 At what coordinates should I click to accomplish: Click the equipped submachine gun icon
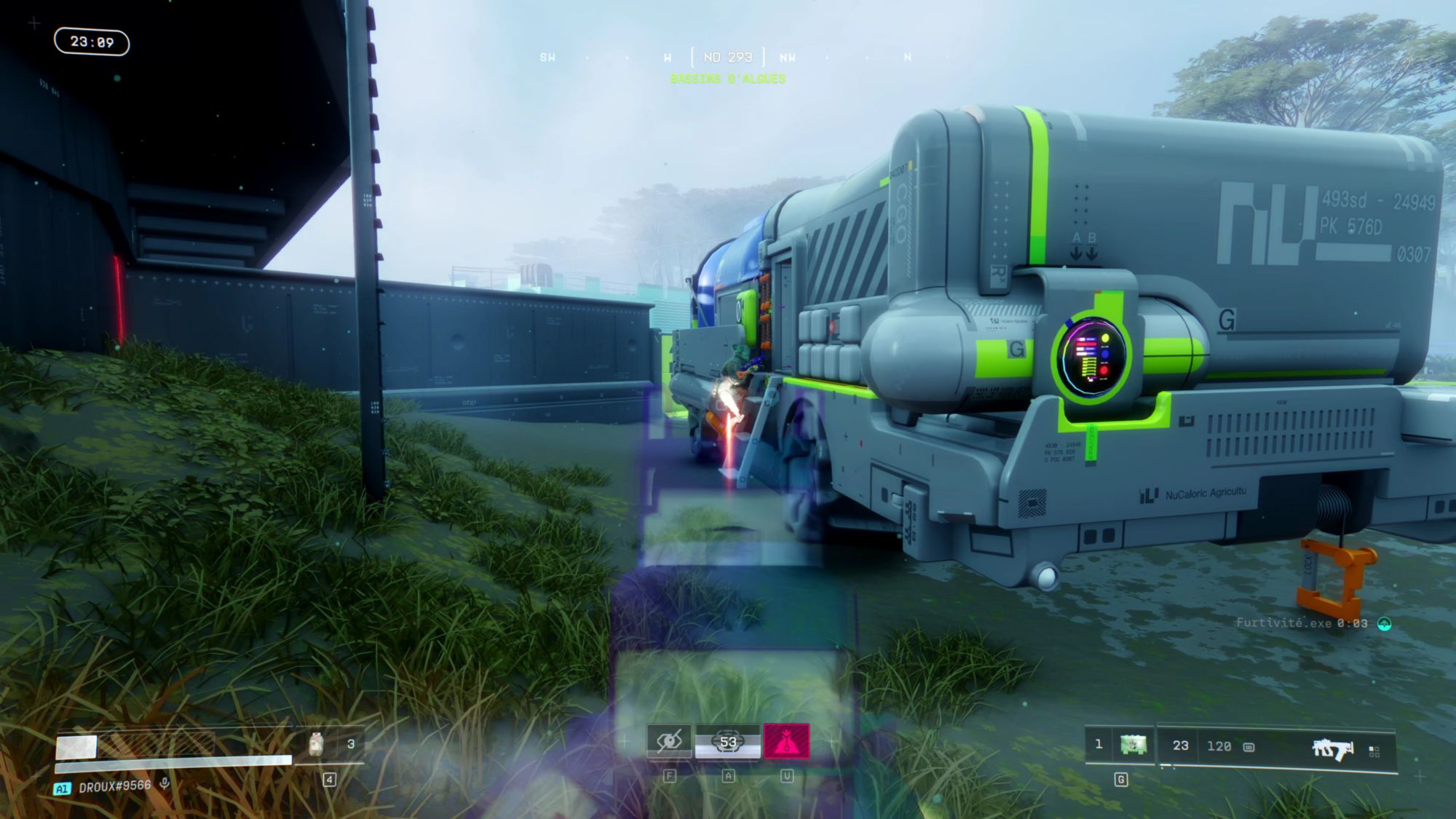click(x=1332, y=748)
